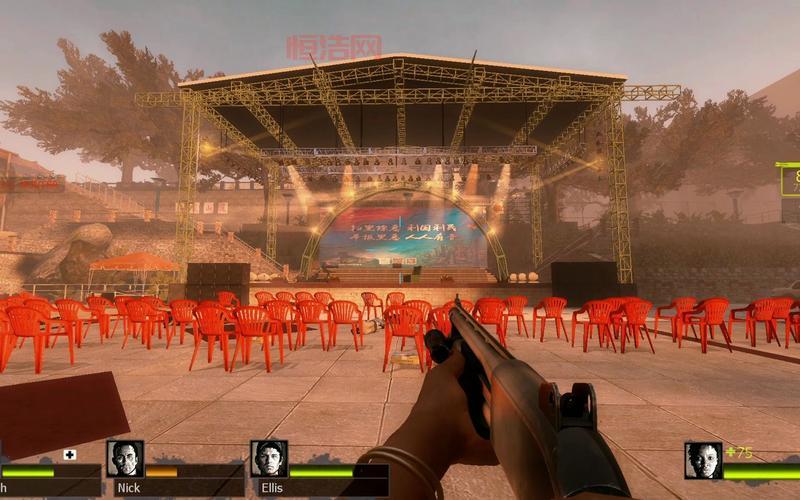Viewport: 800px width, 500px height.
Task: Select Nick's teammate portrait
Action: tap(125, 459)
